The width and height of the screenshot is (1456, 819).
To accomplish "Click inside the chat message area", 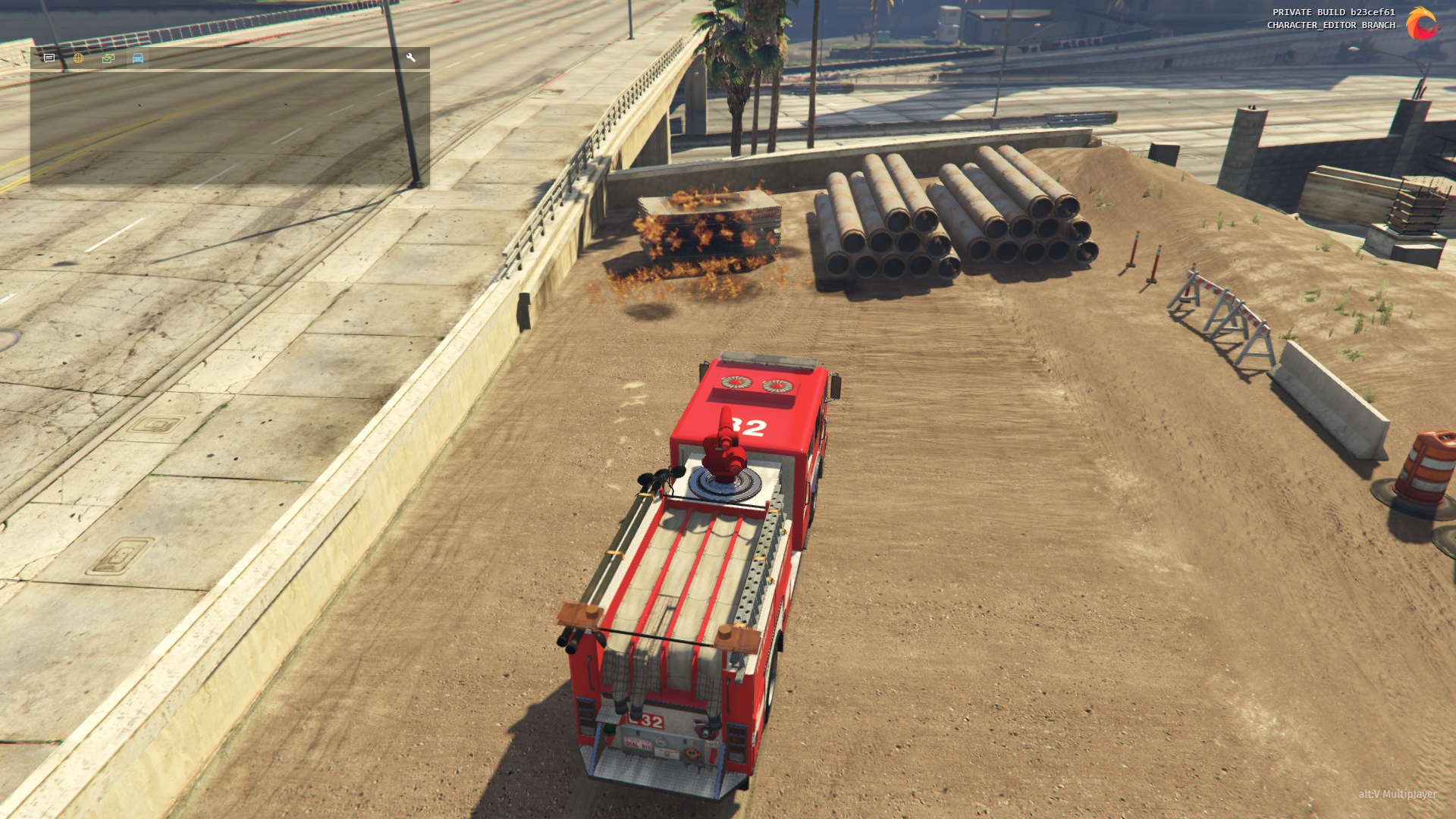I will [230, 127].
